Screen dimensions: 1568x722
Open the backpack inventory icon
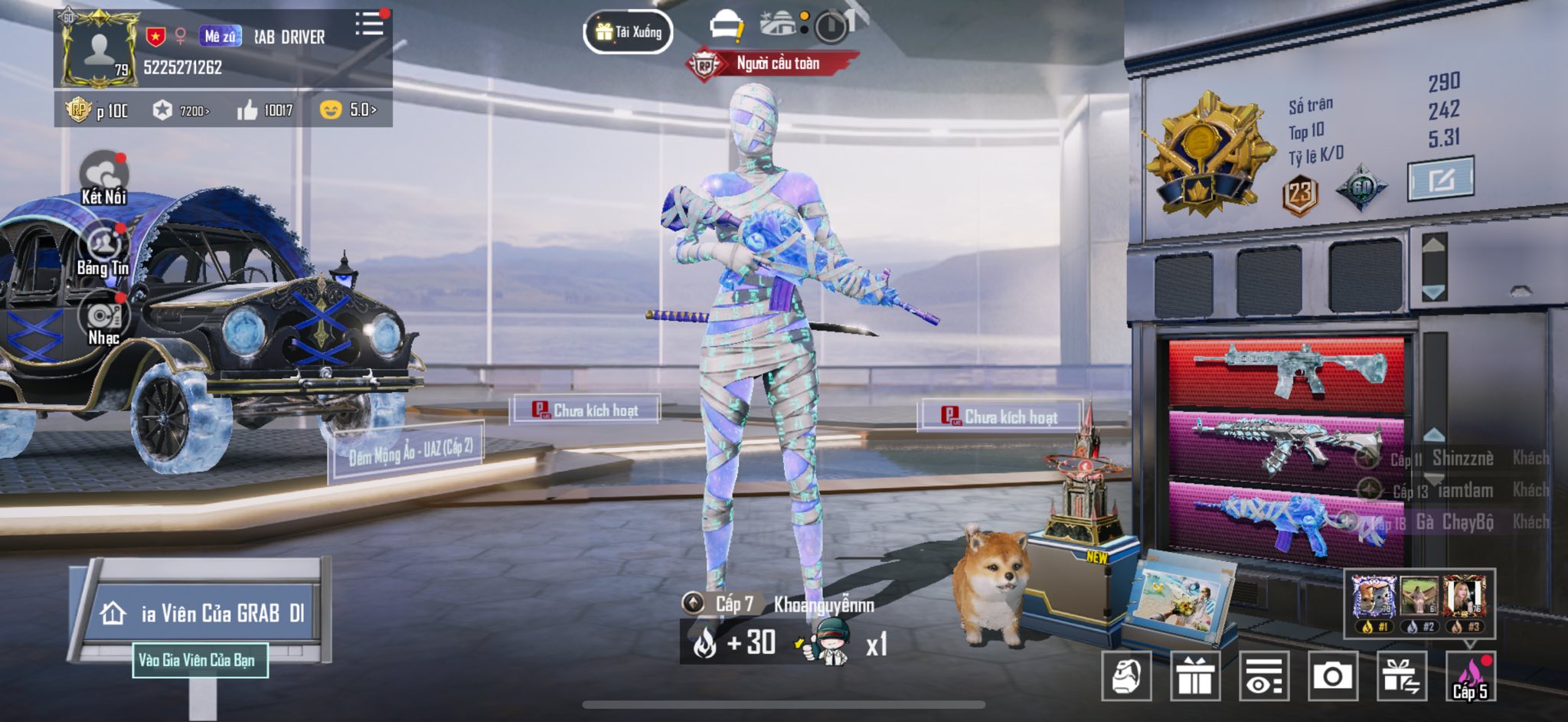[1126, 676]
